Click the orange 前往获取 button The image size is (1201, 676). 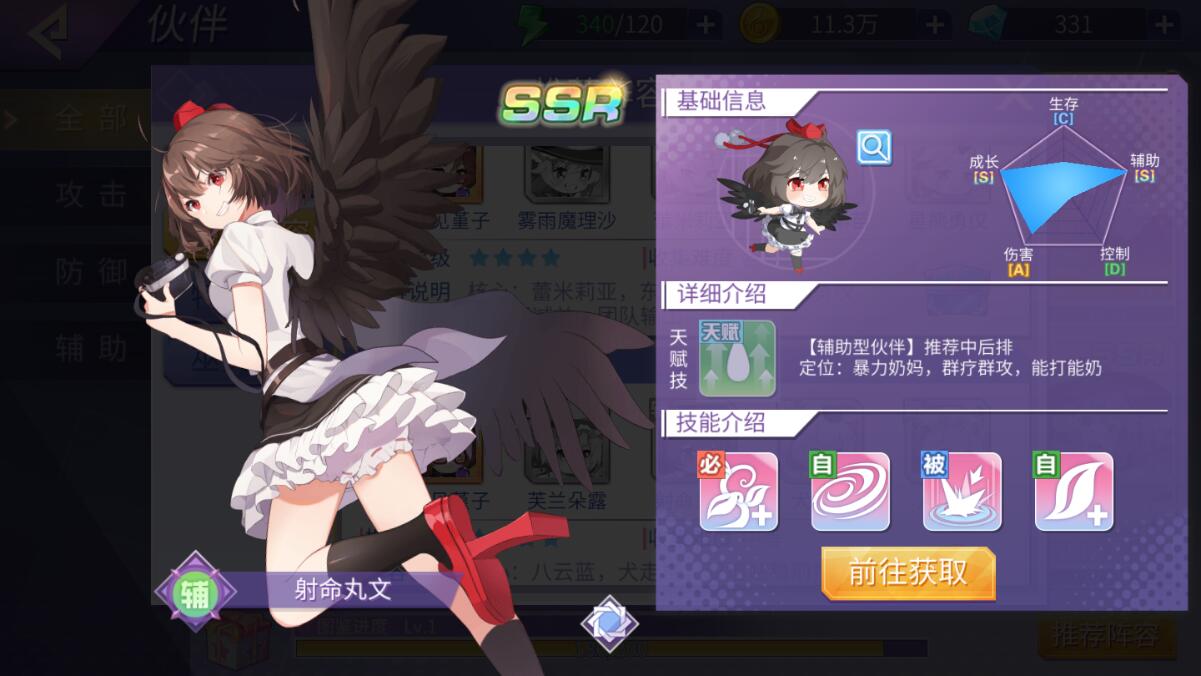pyautogui.click(x=908, y=573)
